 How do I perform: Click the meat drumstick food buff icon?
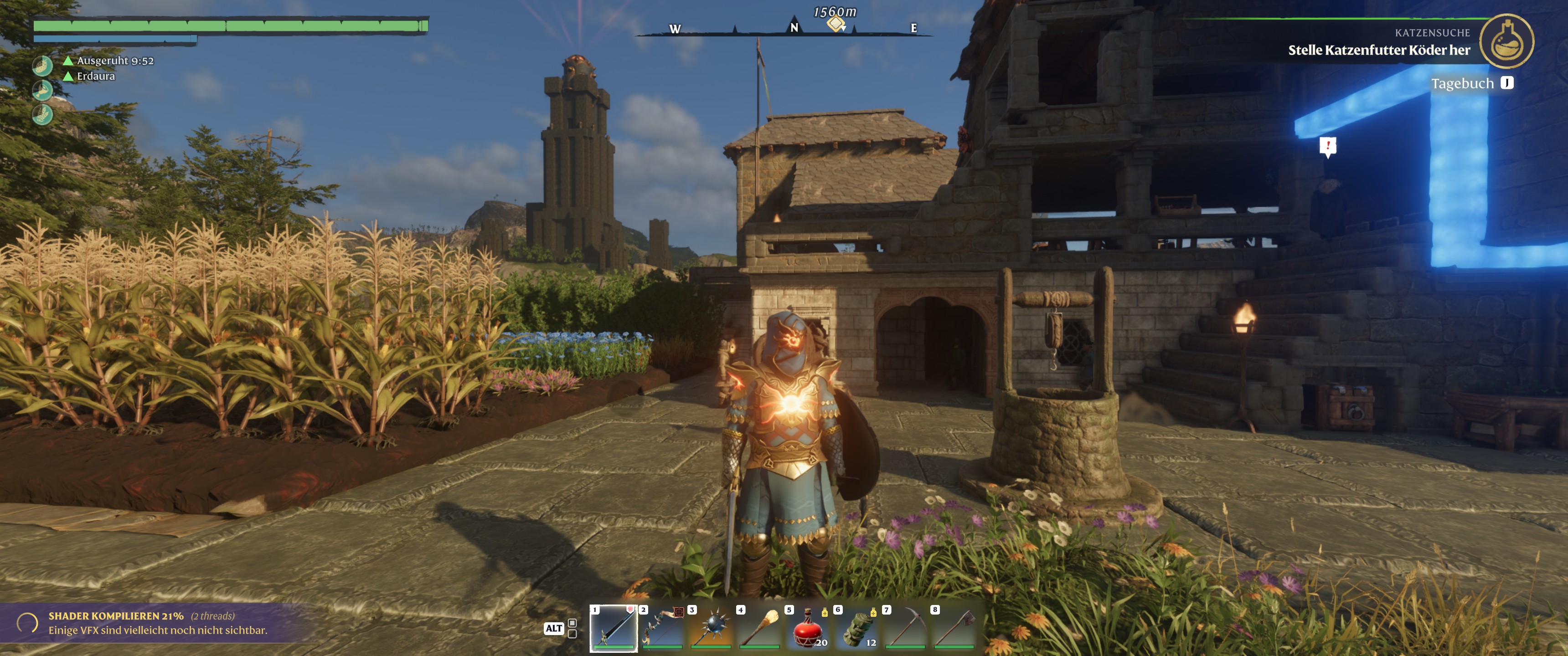pos(42,91)
